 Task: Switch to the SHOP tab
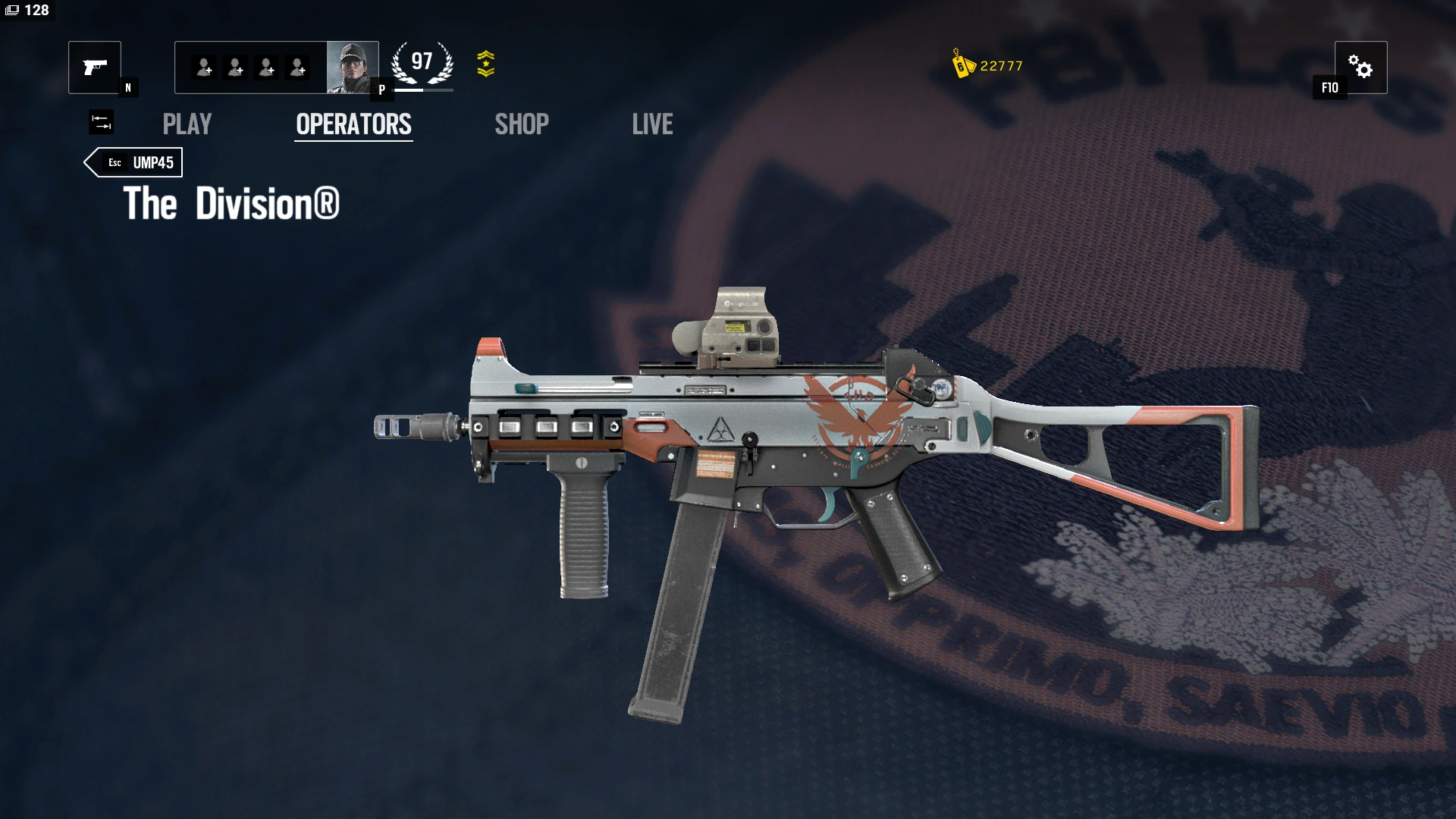pyautogui.click(x=521, y=124)
